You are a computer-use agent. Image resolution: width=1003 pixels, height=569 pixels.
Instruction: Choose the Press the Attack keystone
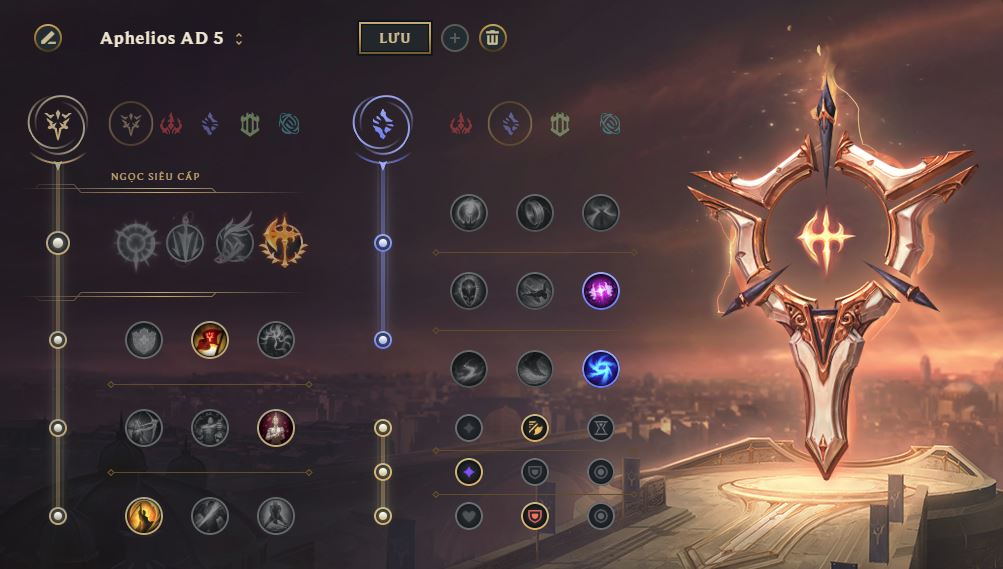click(x=135, y=242)
